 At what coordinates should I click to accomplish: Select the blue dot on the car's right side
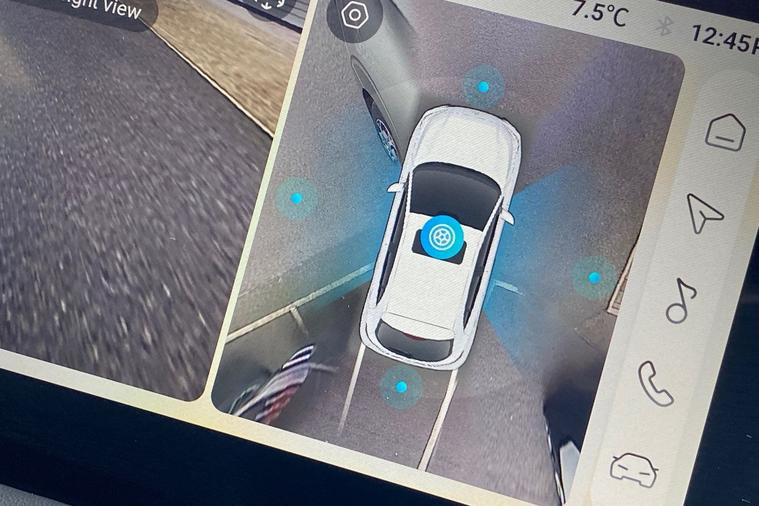point(594,277)
